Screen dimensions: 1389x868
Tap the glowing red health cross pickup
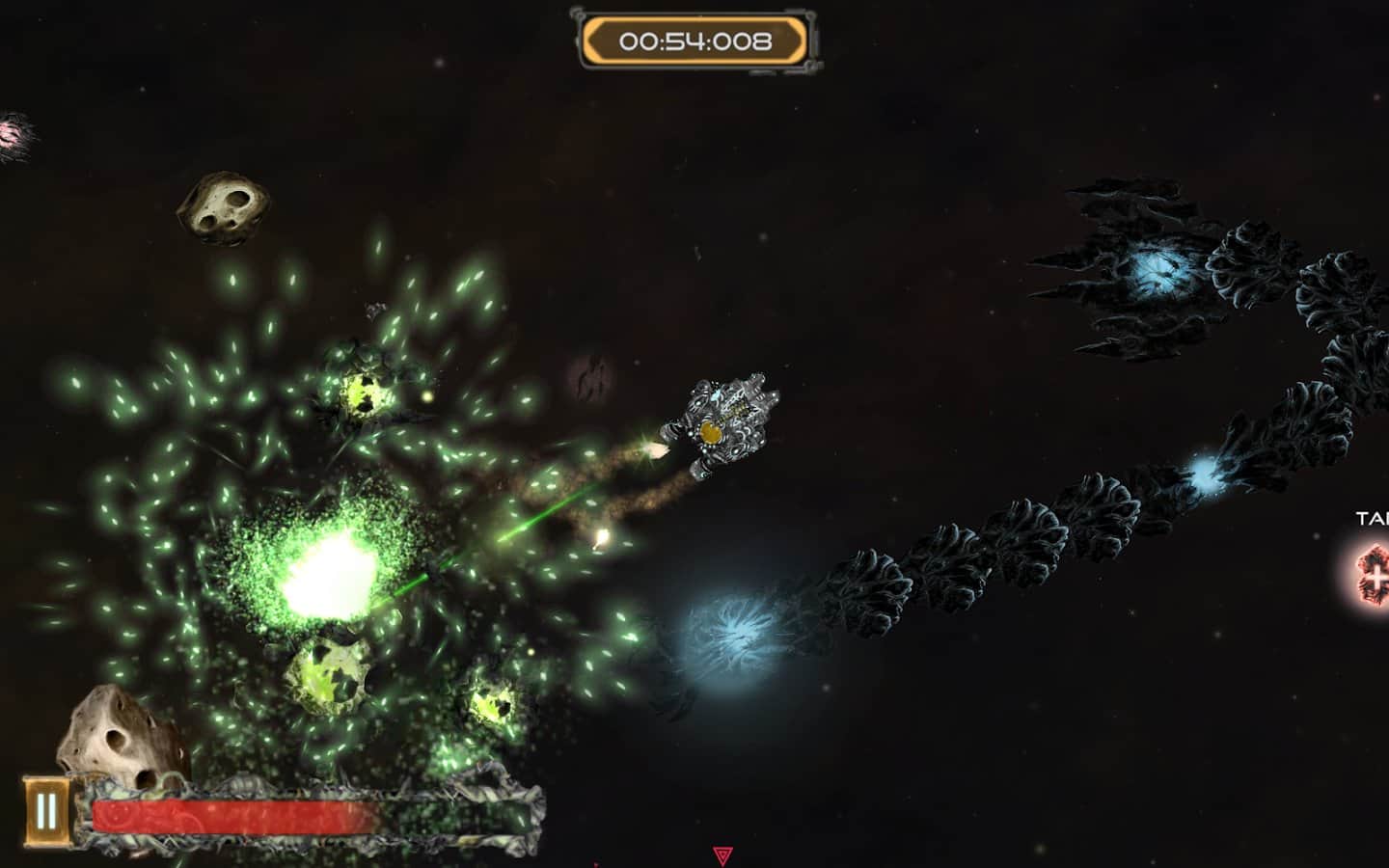pyautogui.click(x=1371, y=571)
